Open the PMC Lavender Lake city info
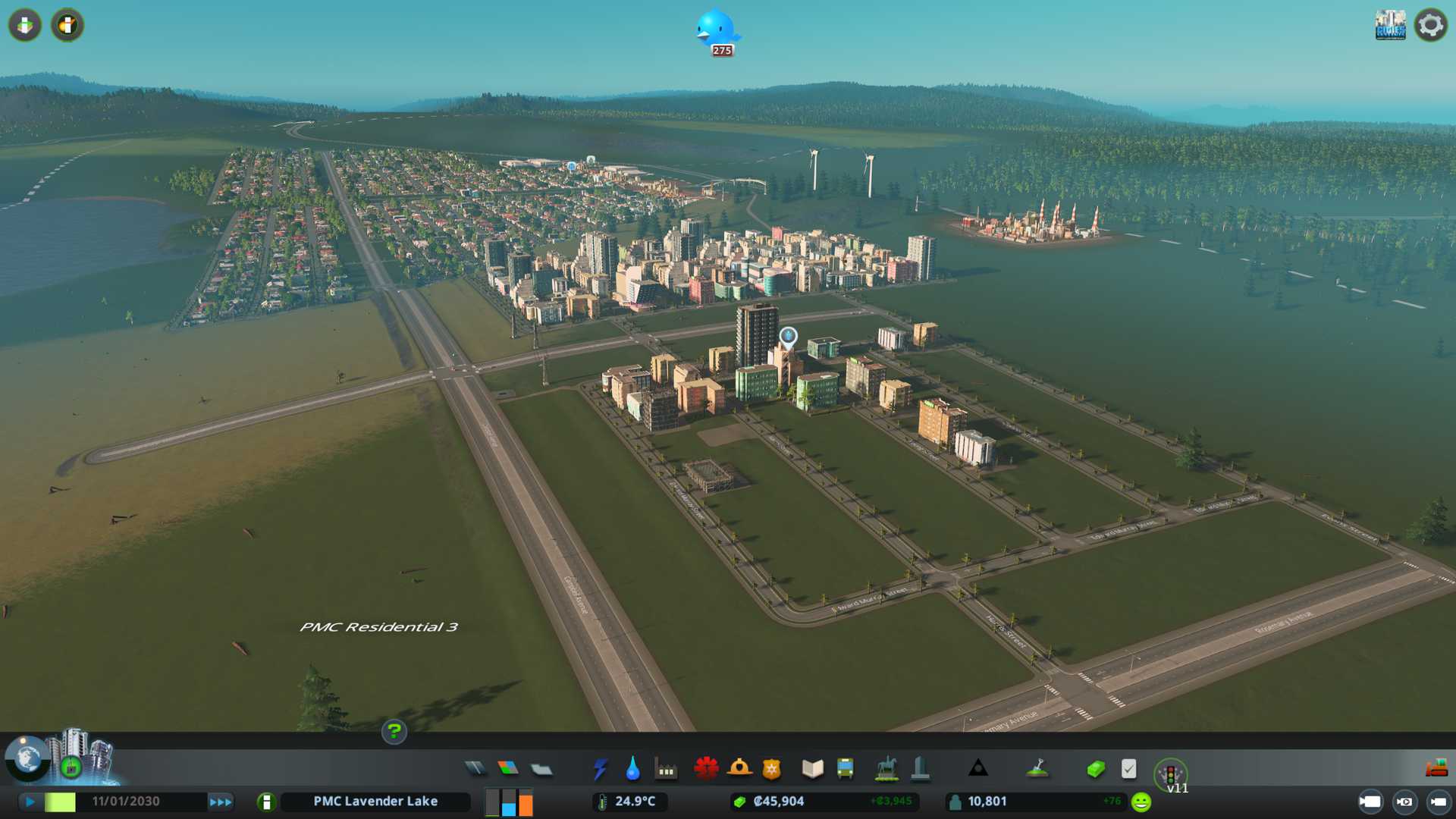 [x=375, y=802]
